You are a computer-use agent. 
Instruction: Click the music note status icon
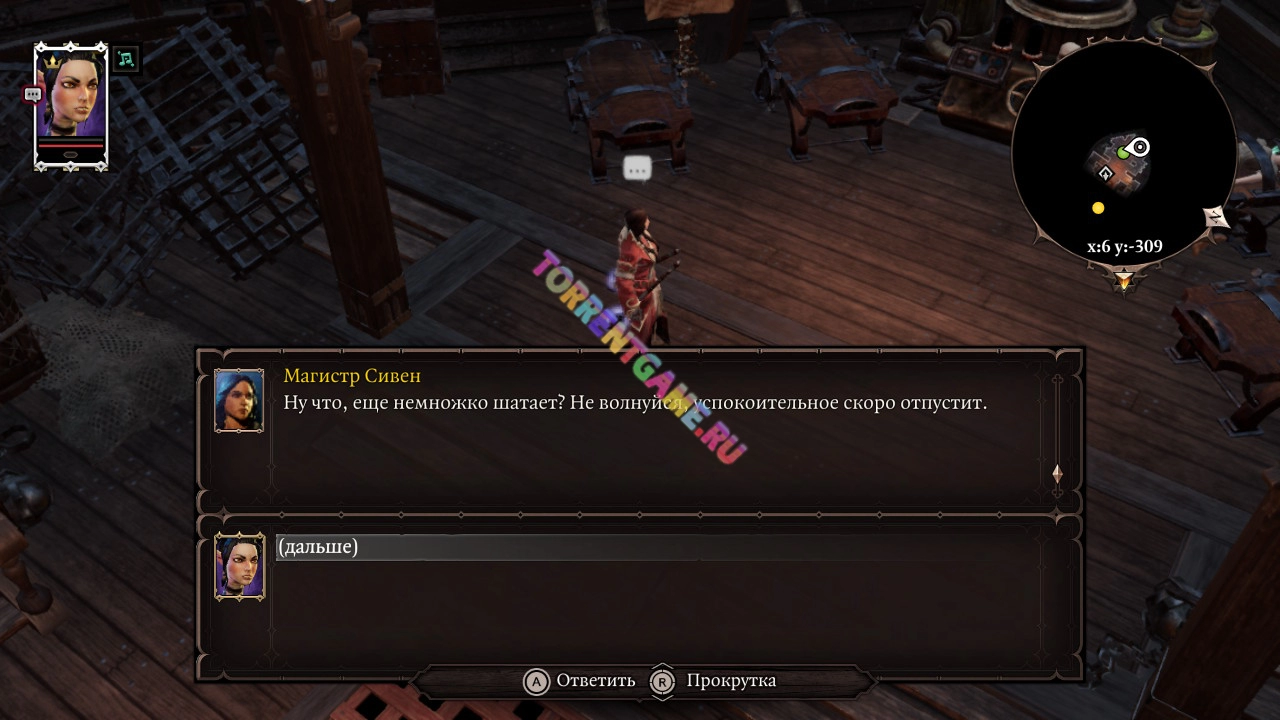[x=125, y=59]
